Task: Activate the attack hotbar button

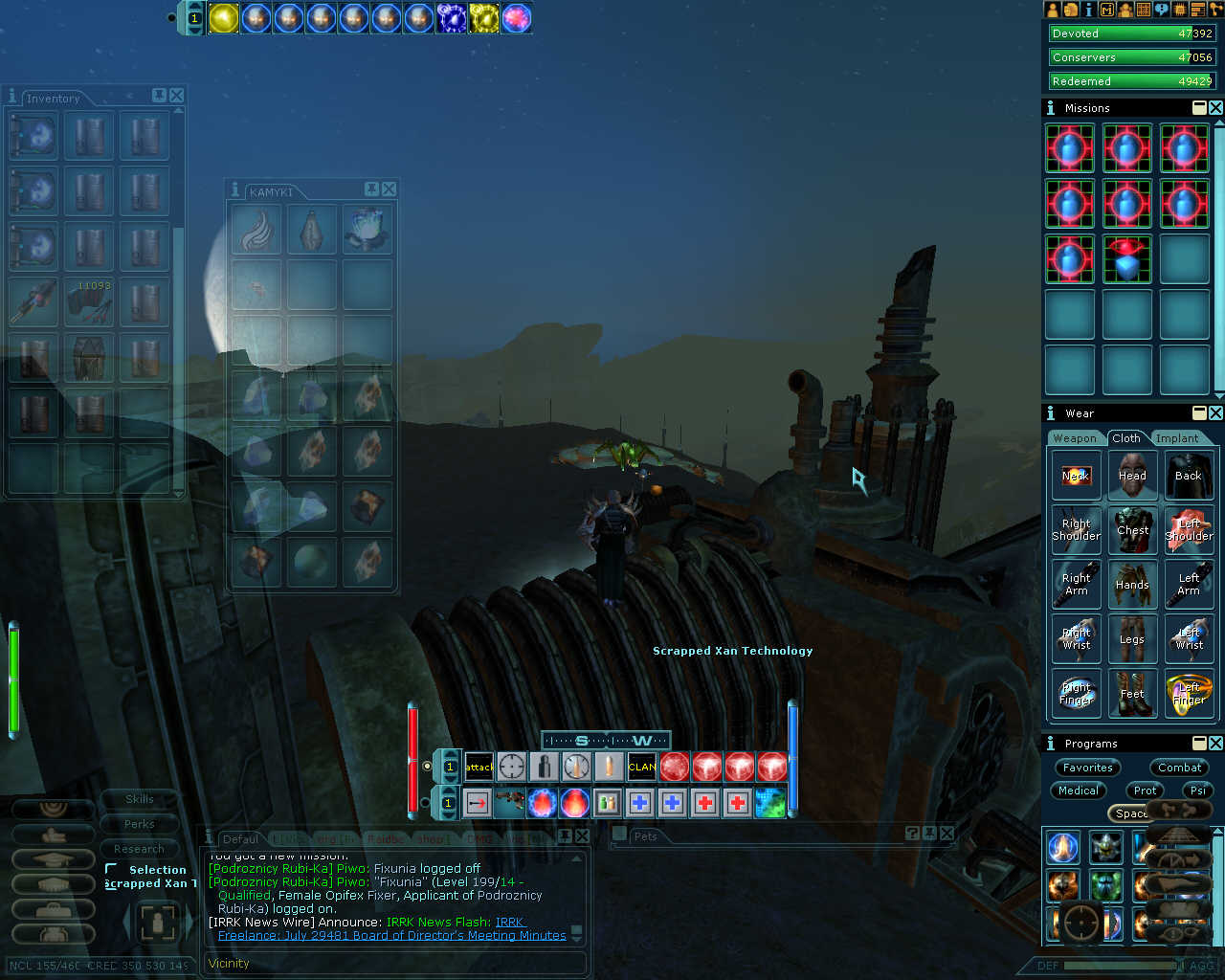Action: 479,767
